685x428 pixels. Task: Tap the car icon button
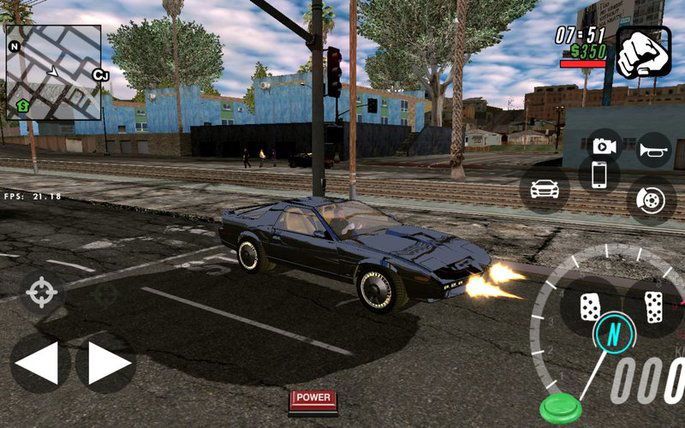[x=544, y=189]
